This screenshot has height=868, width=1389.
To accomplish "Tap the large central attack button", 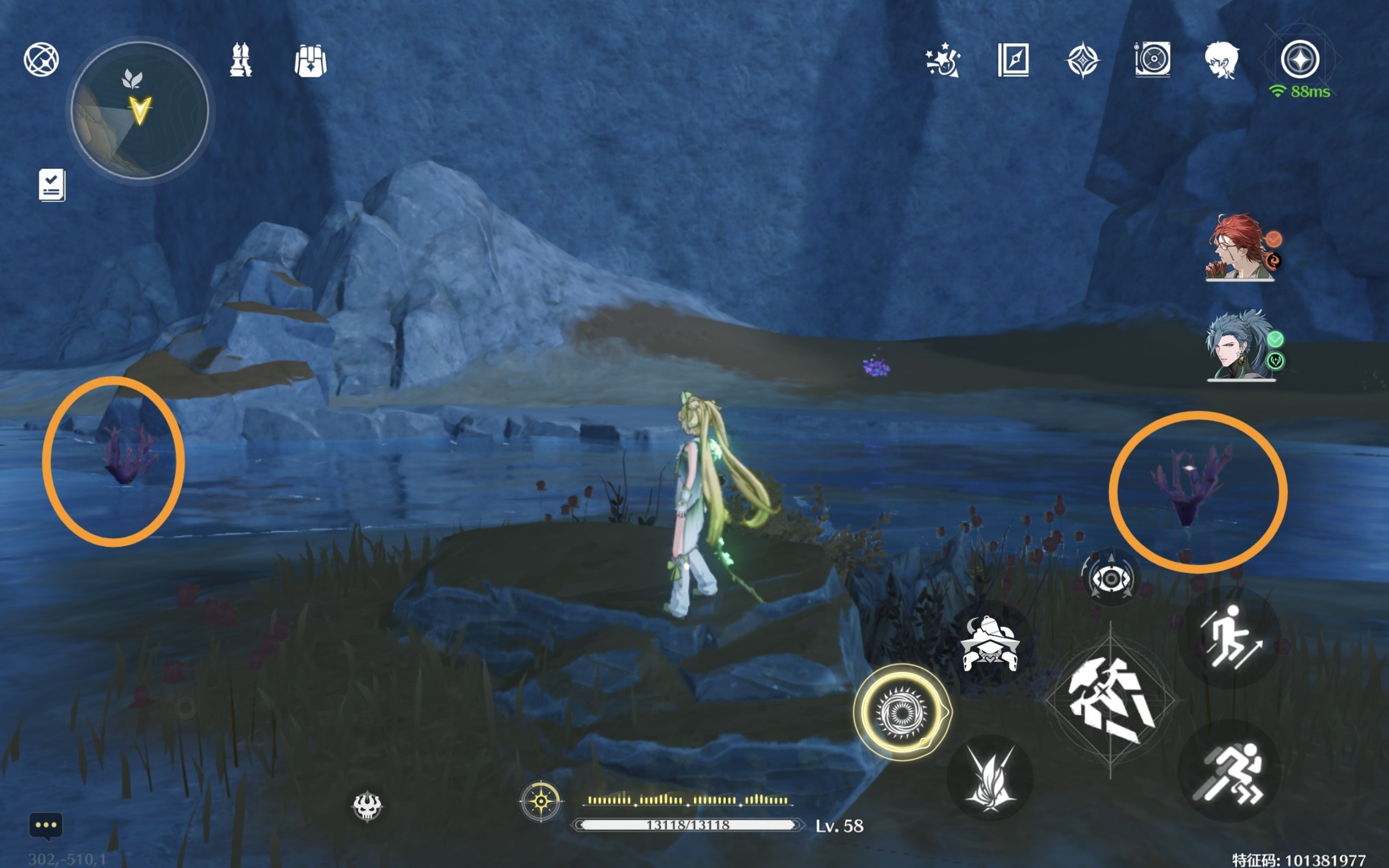I will pyautogui.click(x=1110, y=701).
